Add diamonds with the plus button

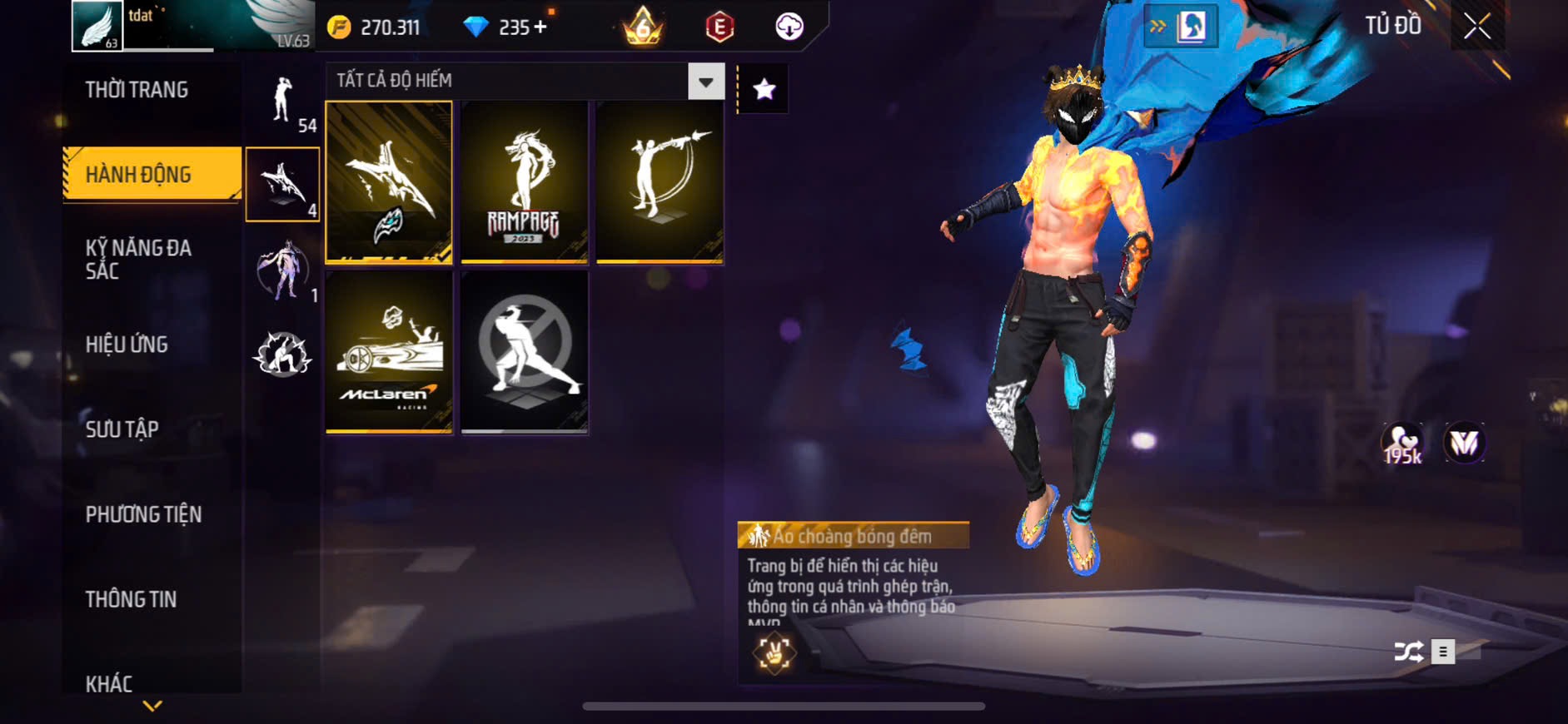[x=540, y=27]
